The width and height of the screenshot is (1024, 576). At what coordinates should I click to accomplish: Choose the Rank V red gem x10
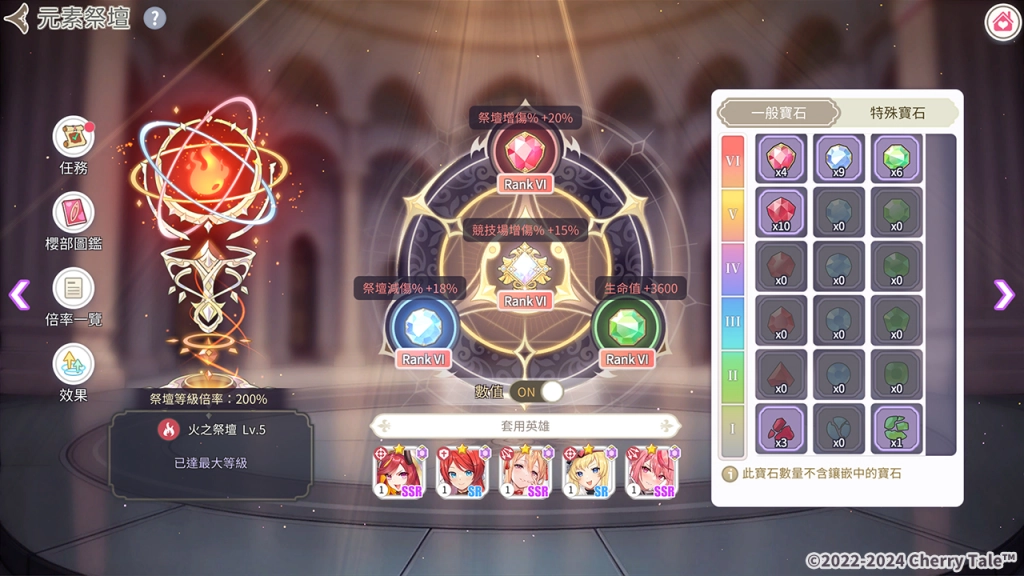781,212
